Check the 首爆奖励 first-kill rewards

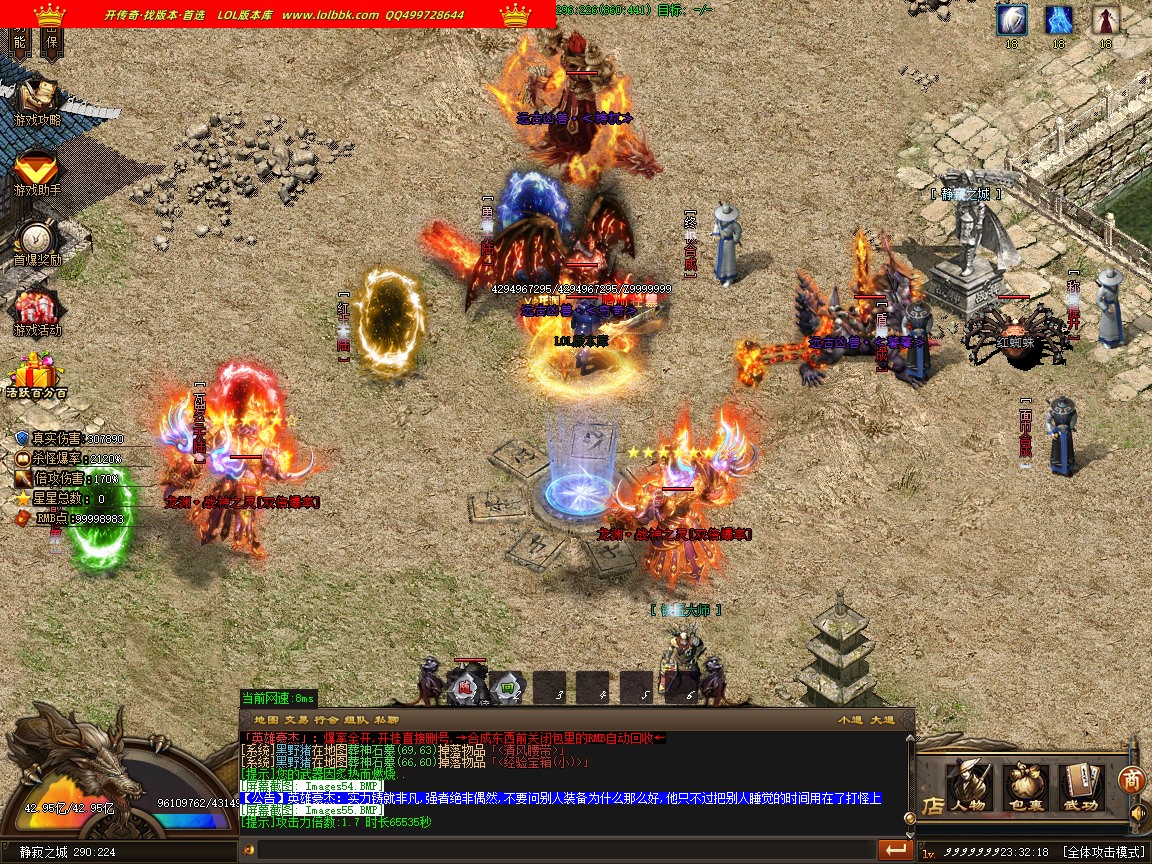pyautogui.click(x=37, y=242)
